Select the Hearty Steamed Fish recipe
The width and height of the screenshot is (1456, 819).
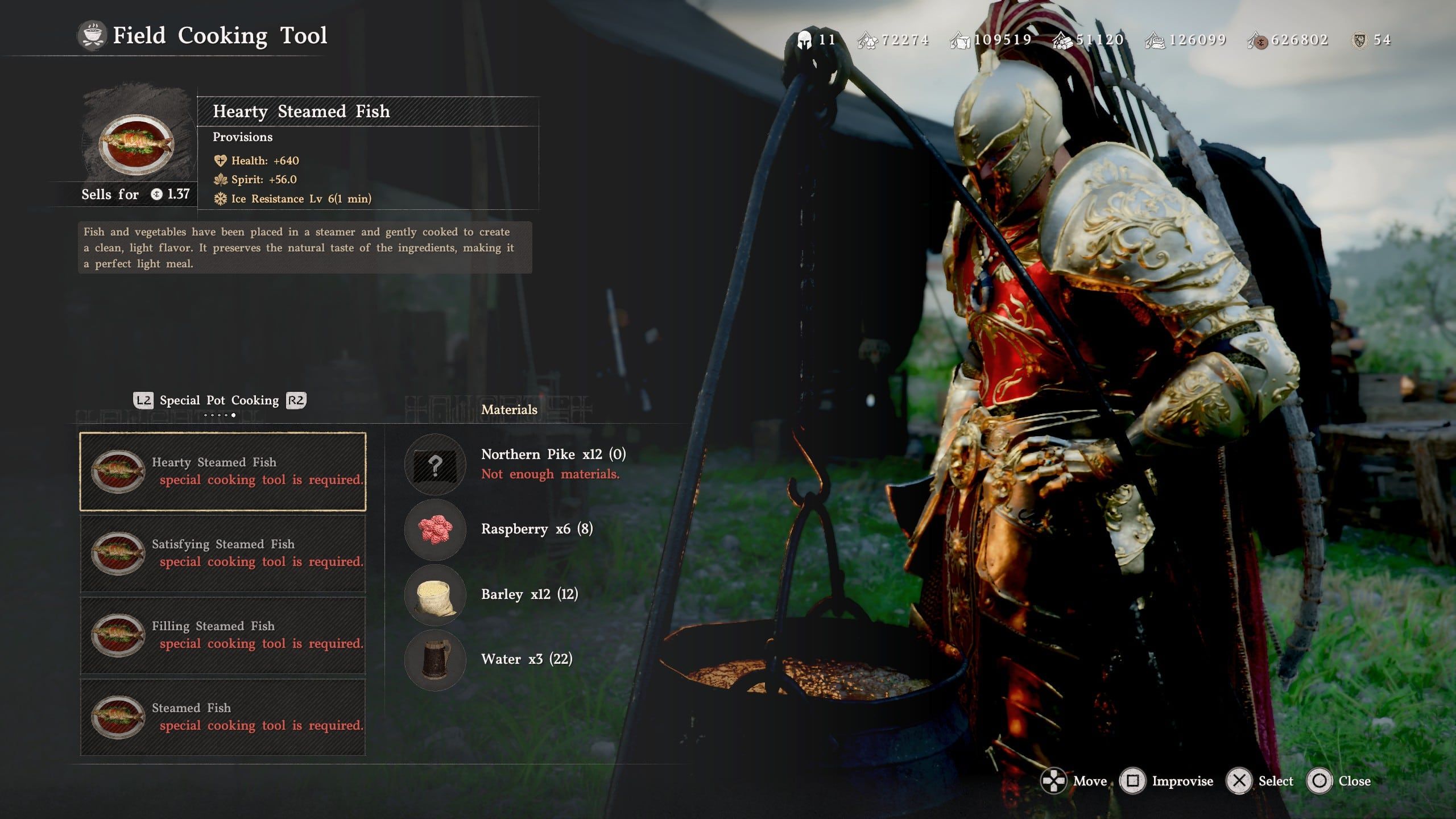coord(222,471)
